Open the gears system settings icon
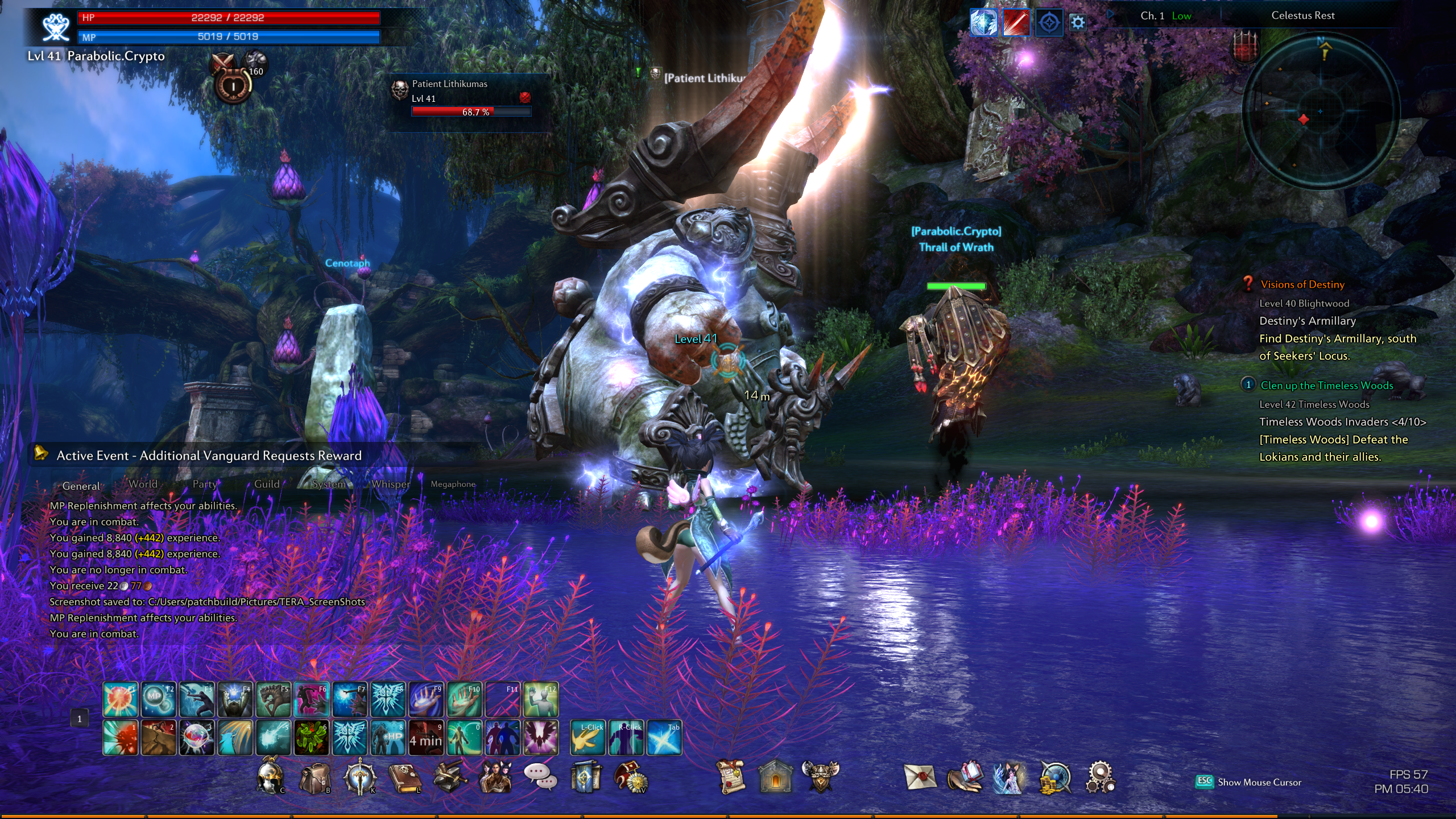The width and height of the screenshot is (1456, 819). [1101, 777]
